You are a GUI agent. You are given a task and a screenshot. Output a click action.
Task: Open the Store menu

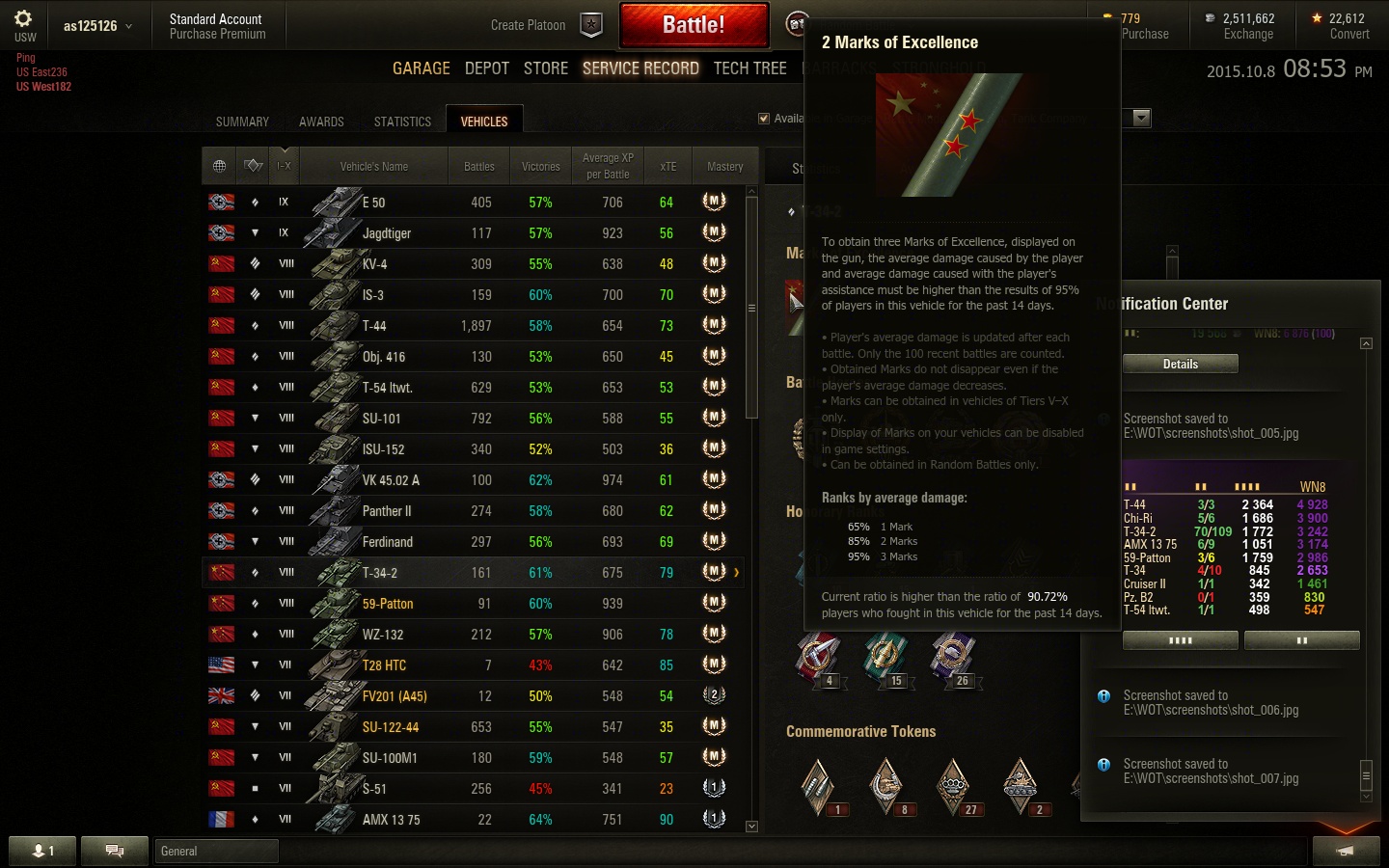[546, 68]
